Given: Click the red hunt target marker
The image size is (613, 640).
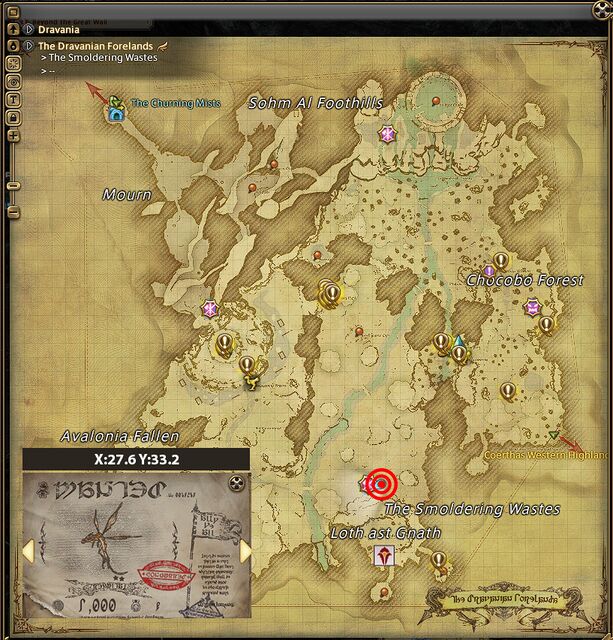Looking at the screenshot, I should pos(381,484).
